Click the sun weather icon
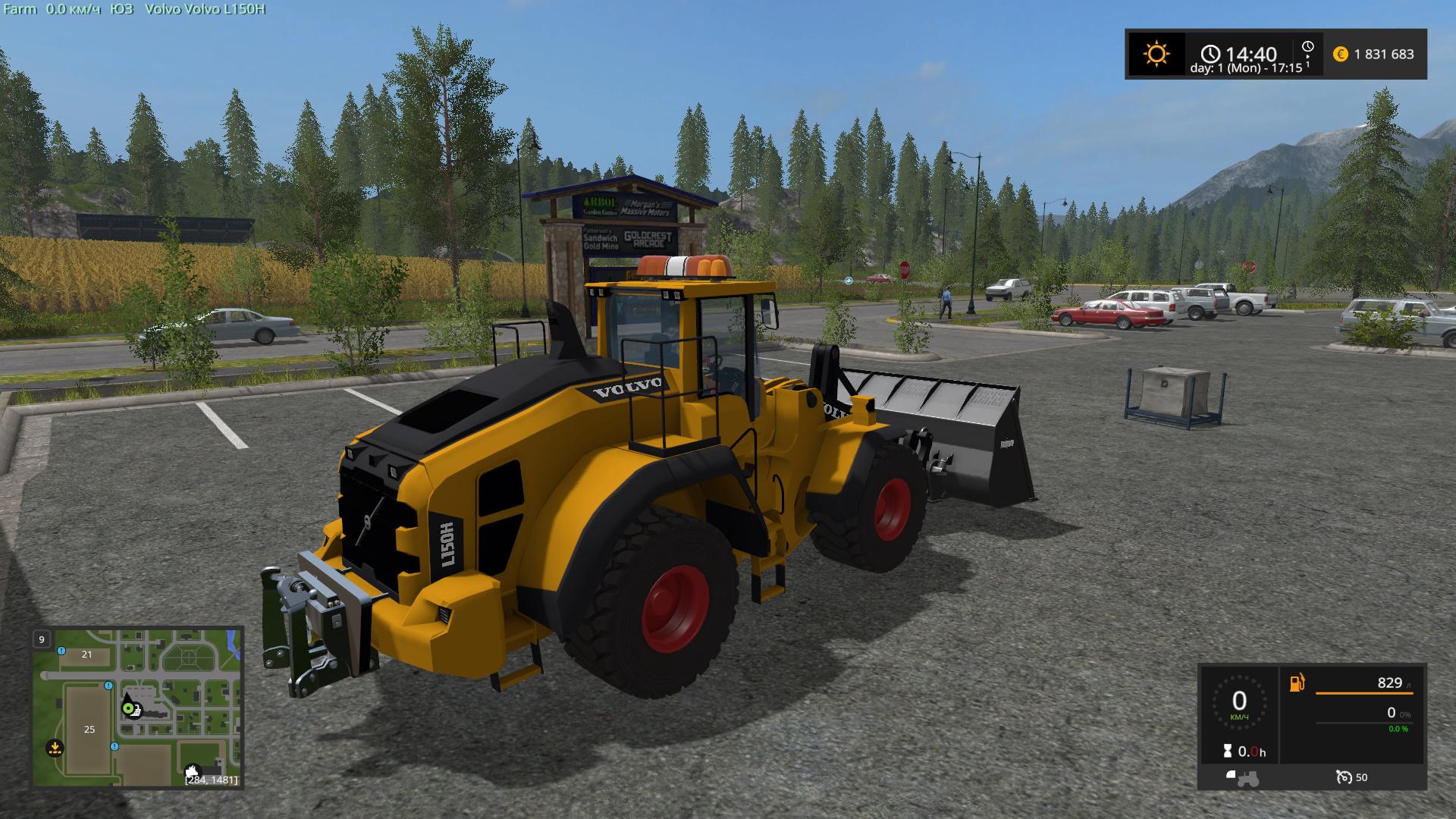This screenshot has height=819, width=1456. (1157, 52)
